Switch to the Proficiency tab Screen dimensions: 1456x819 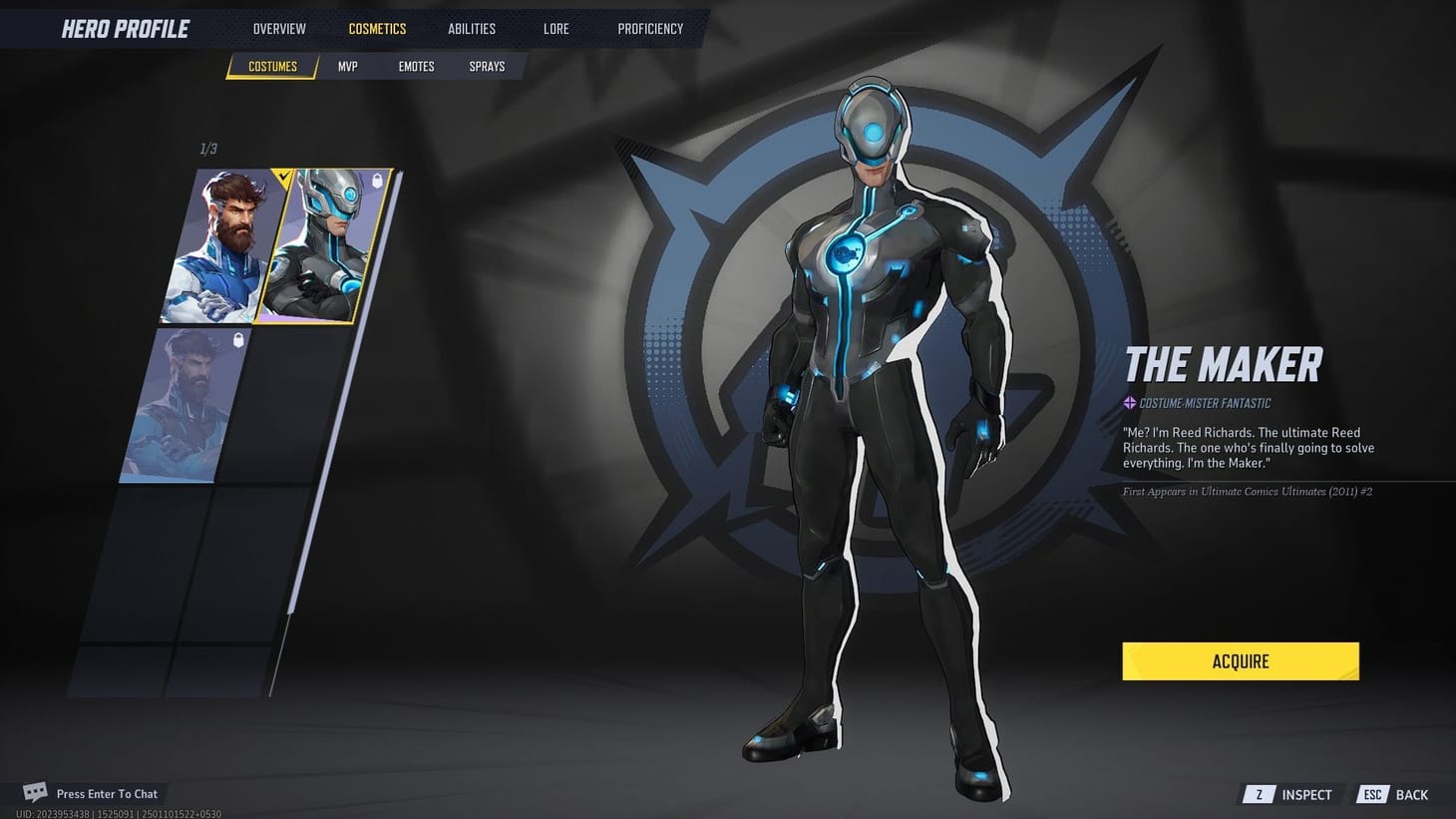[649, 28]
